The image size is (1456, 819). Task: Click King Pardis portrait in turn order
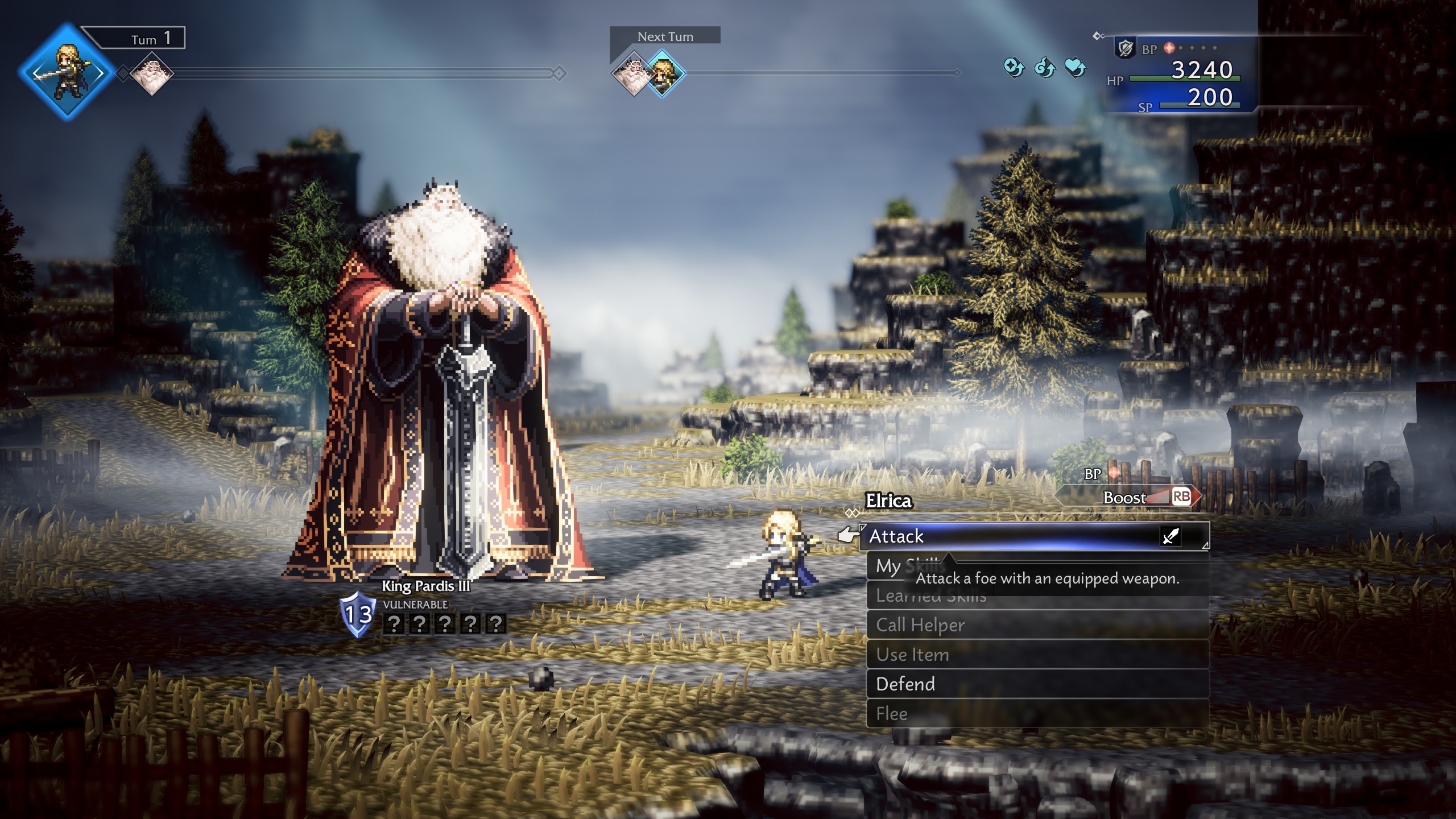tap(152, 74)
